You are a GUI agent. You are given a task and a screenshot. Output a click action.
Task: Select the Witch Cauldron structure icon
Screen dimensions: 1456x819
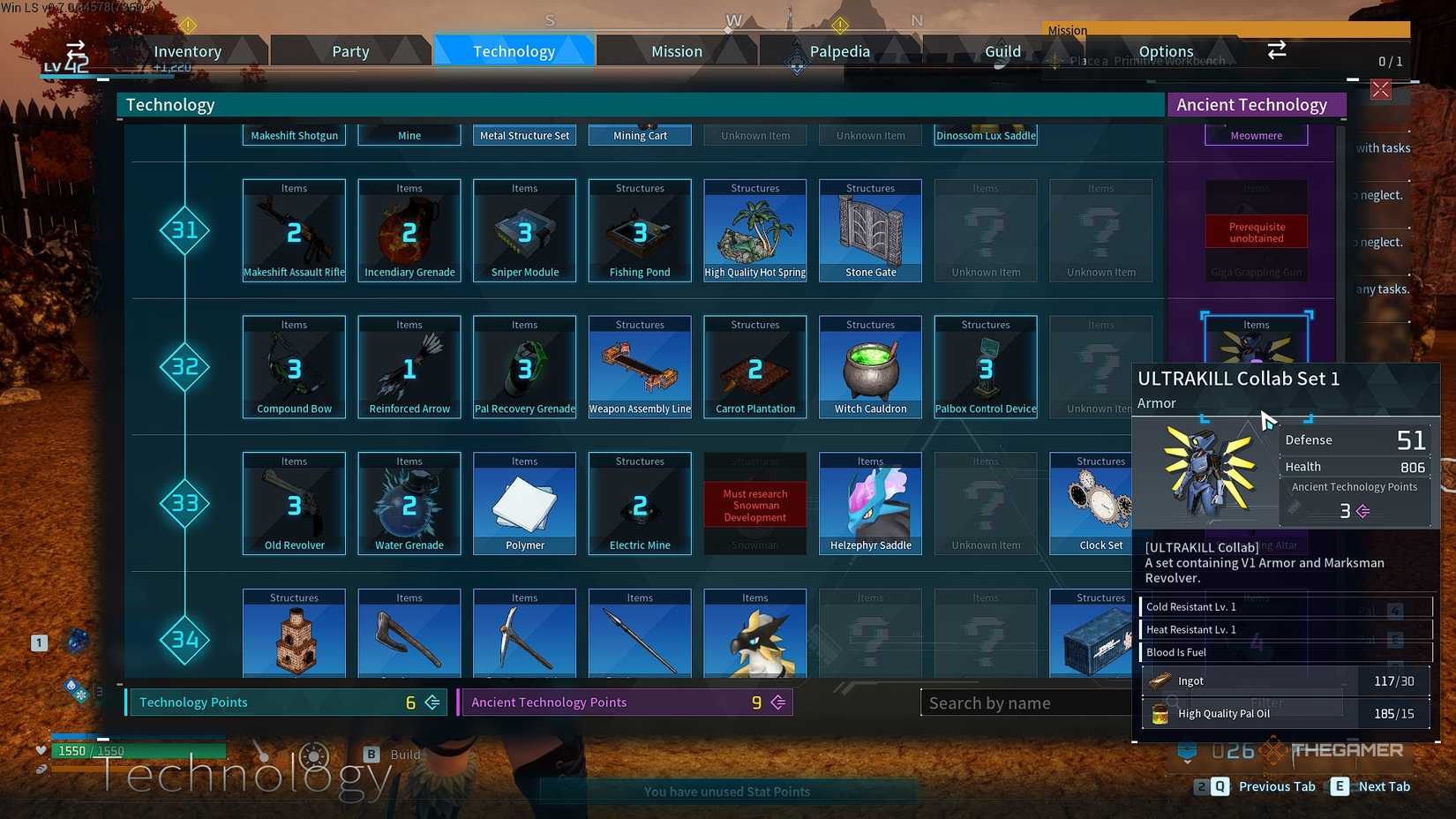point(870,366)
